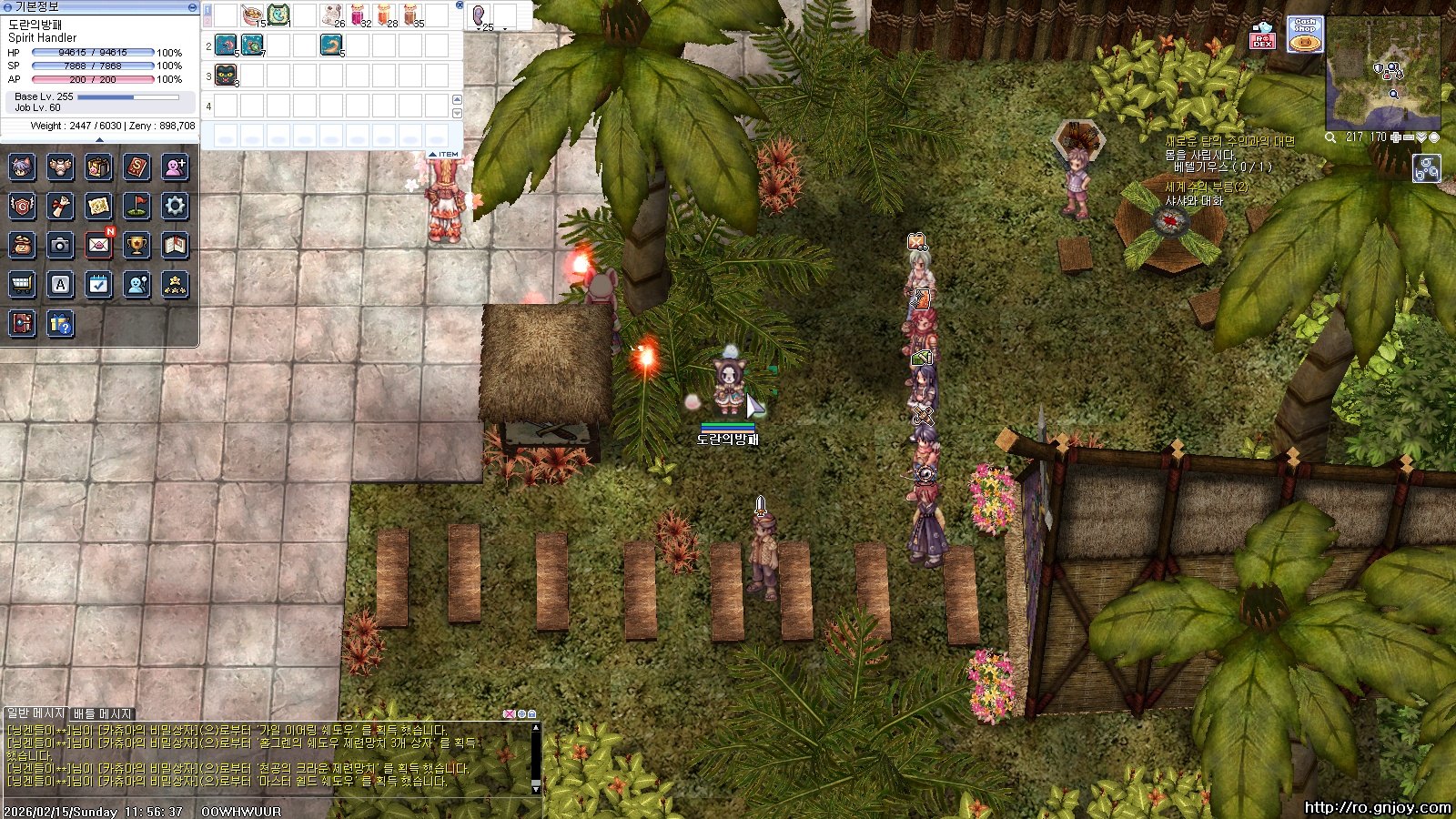Viewport: 1456px width, 819px height.
Task: Open the trophy achievements icon
Action: point(136,245)
